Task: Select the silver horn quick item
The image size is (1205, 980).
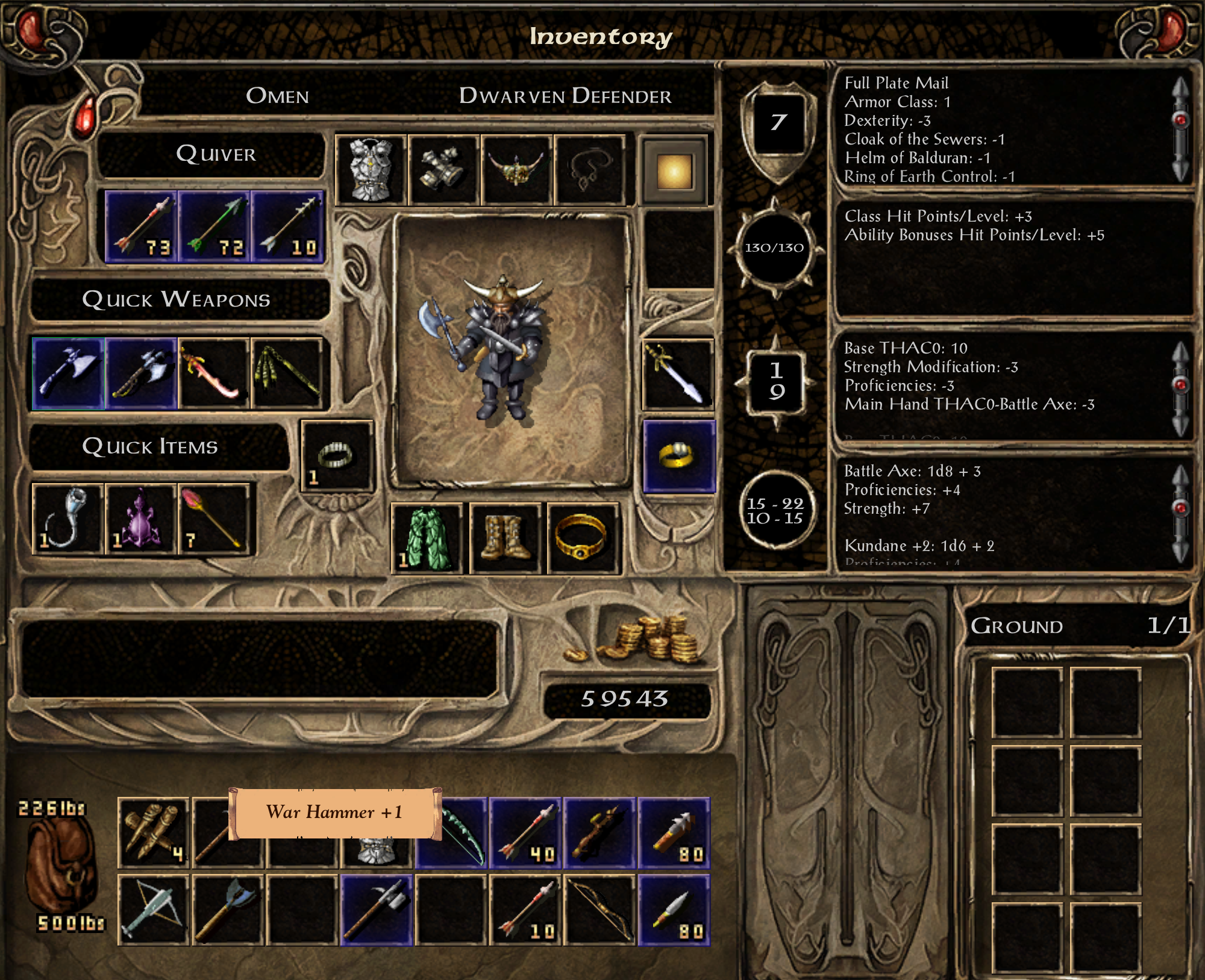Action: point(67,519)
